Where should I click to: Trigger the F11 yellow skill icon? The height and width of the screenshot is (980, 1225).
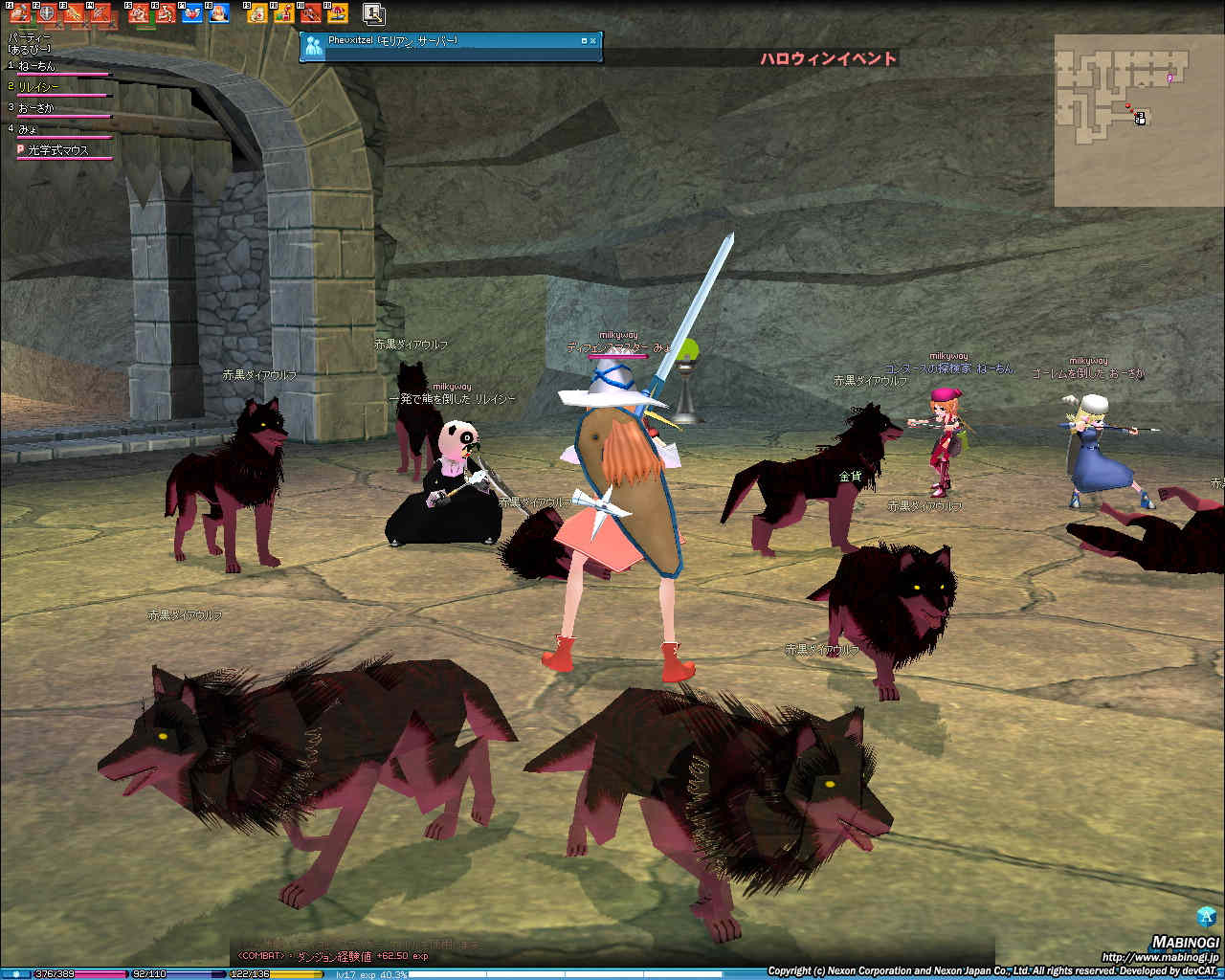tap(310, 12)
